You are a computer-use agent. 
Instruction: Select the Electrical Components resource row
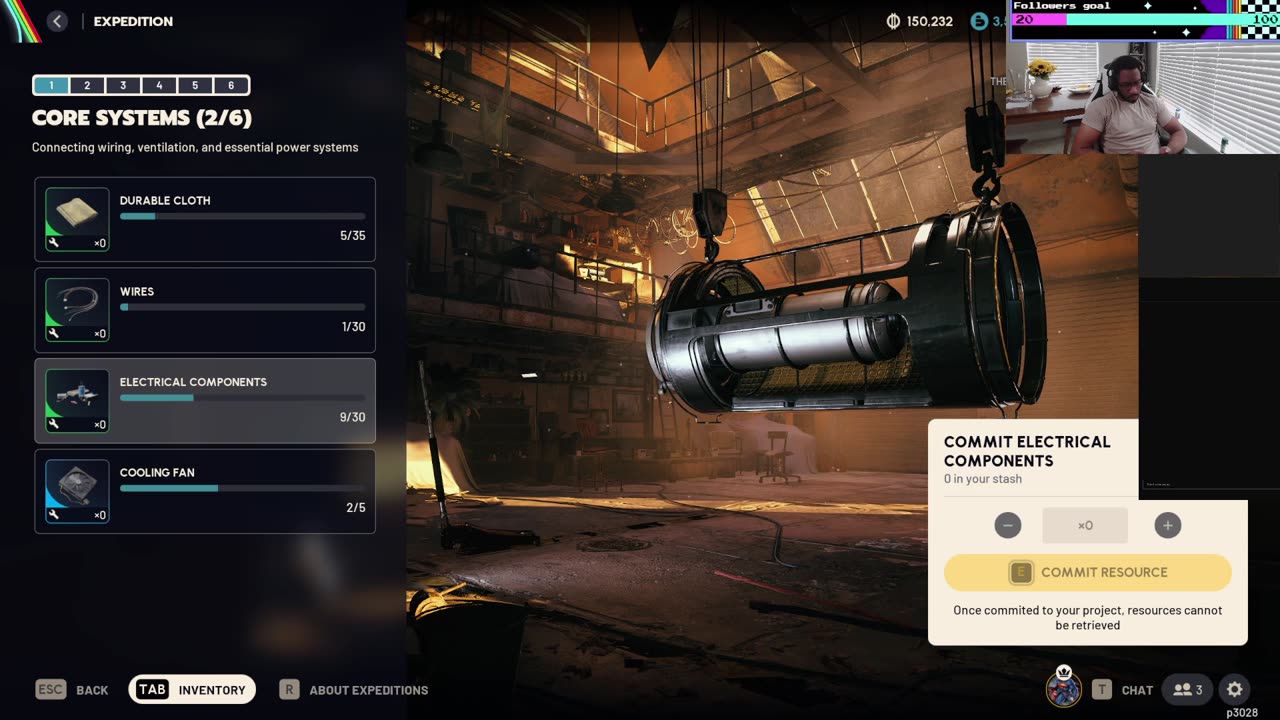coord(205,401)
